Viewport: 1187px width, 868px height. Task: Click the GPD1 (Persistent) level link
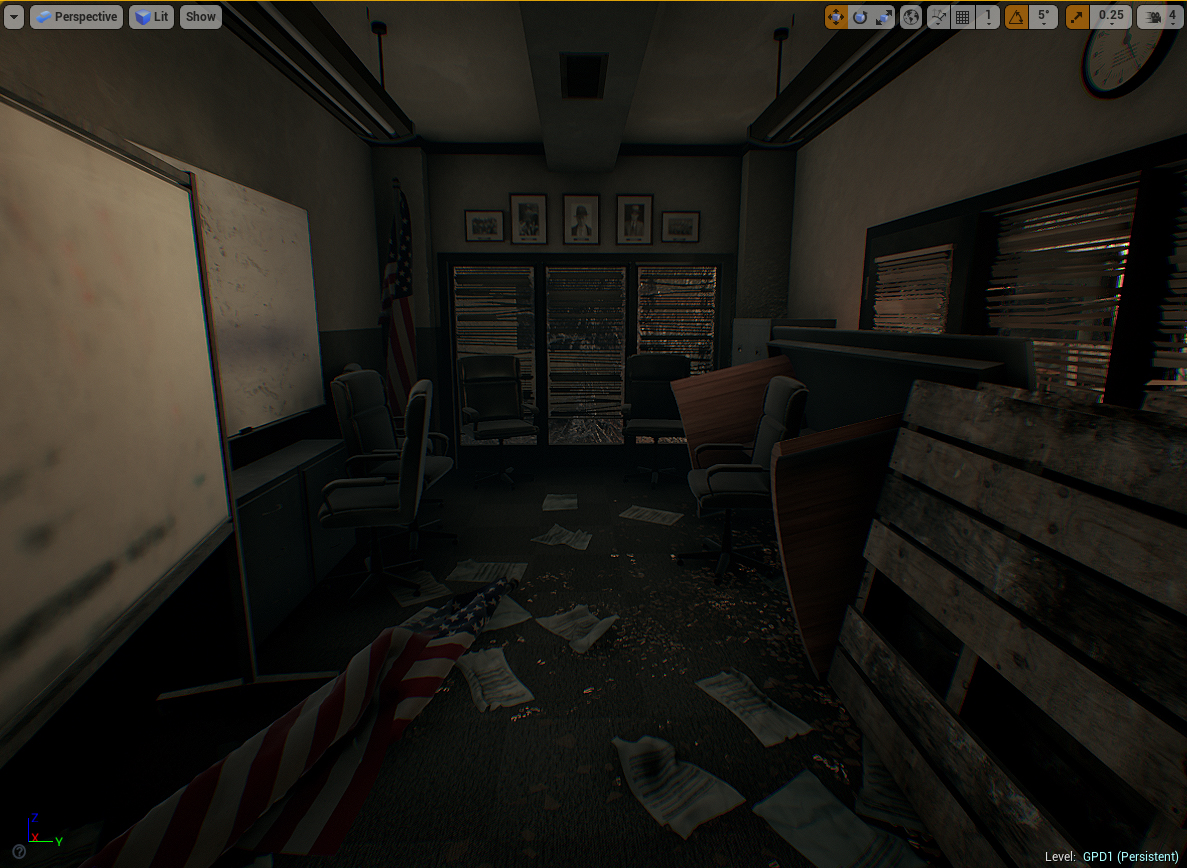1130,857
